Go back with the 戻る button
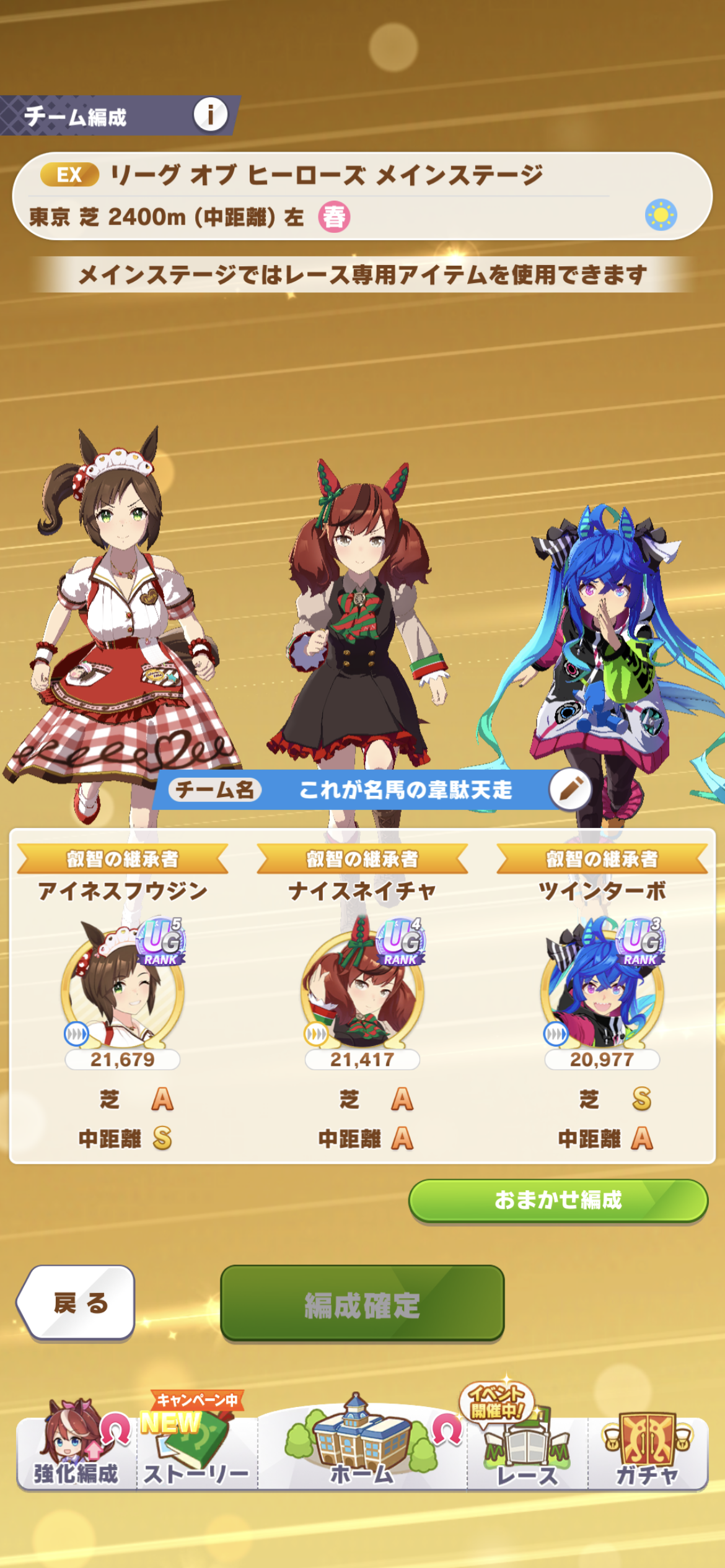The image size is (725, 1568). [x=78, y=1304]
